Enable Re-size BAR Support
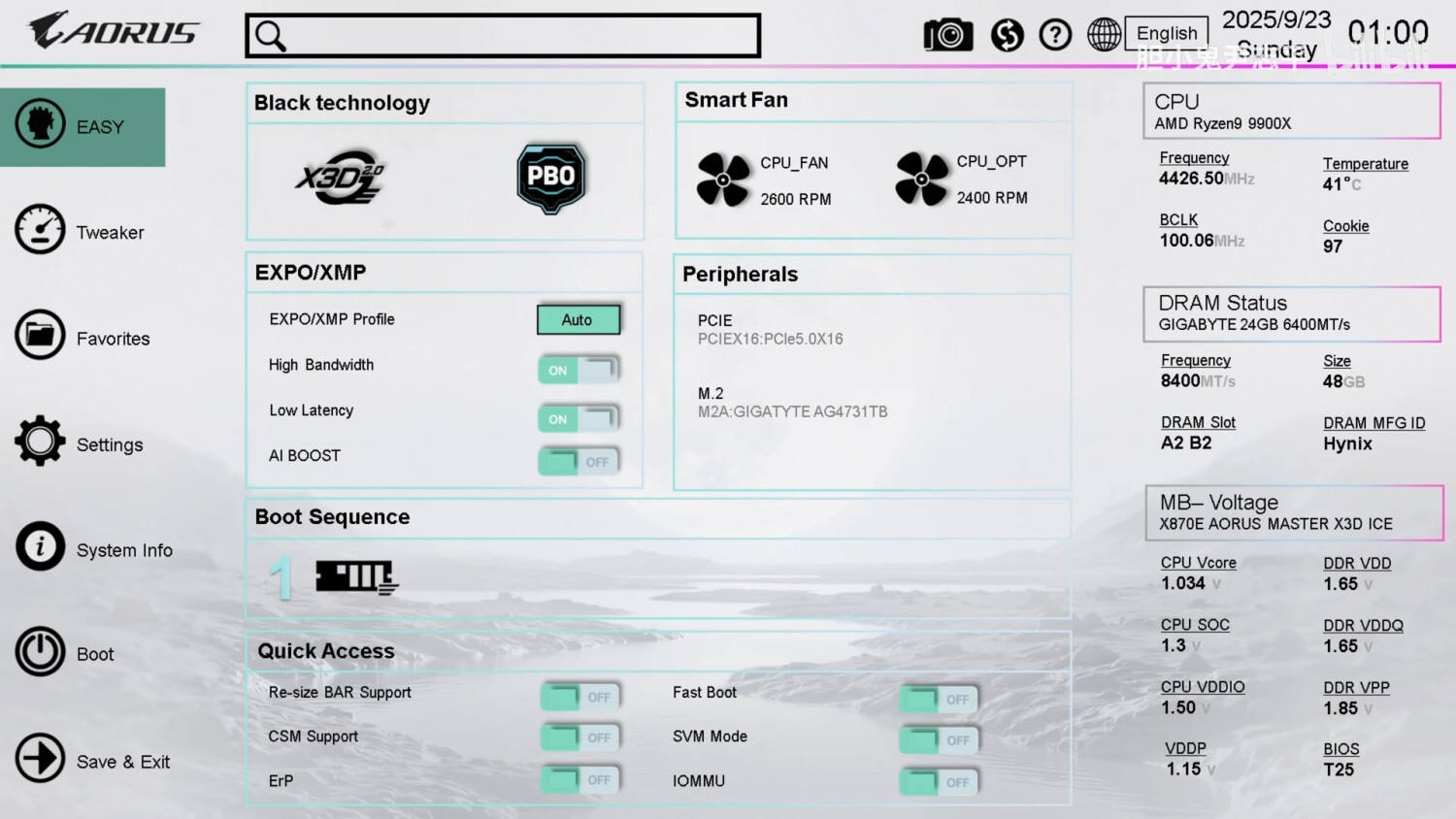This screenshot has height=819, width=1456. click(x=580, y=697)
